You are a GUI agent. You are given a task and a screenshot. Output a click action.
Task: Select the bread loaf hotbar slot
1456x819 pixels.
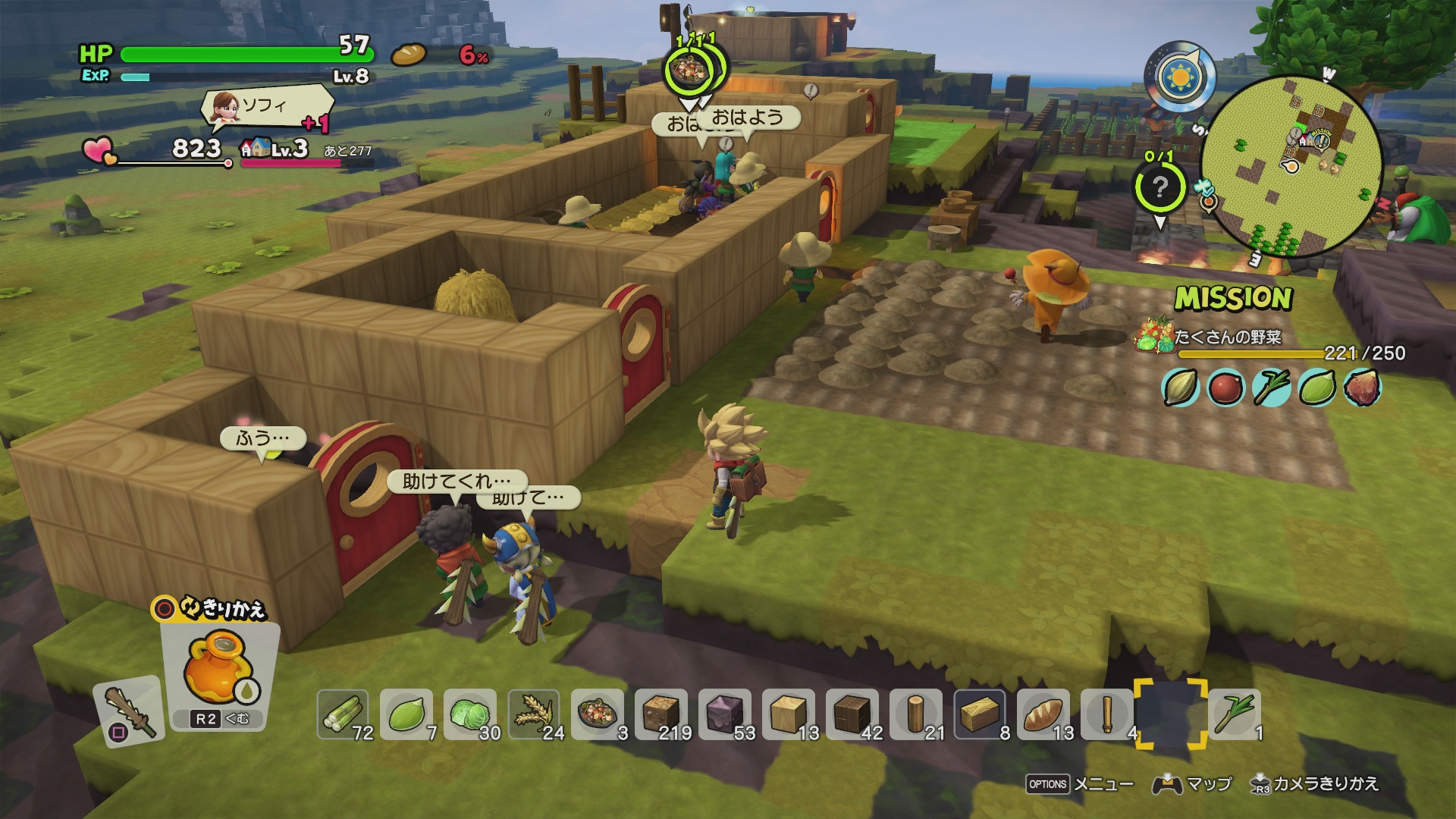1043,714
